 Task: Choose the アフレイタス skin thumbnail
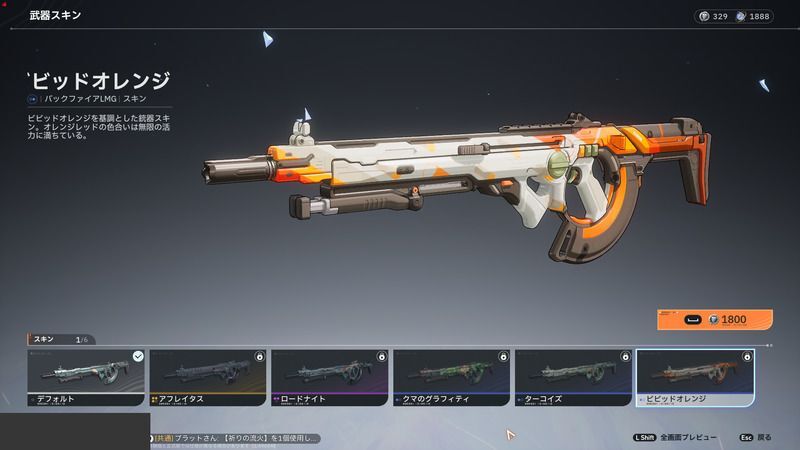[208, 378]
